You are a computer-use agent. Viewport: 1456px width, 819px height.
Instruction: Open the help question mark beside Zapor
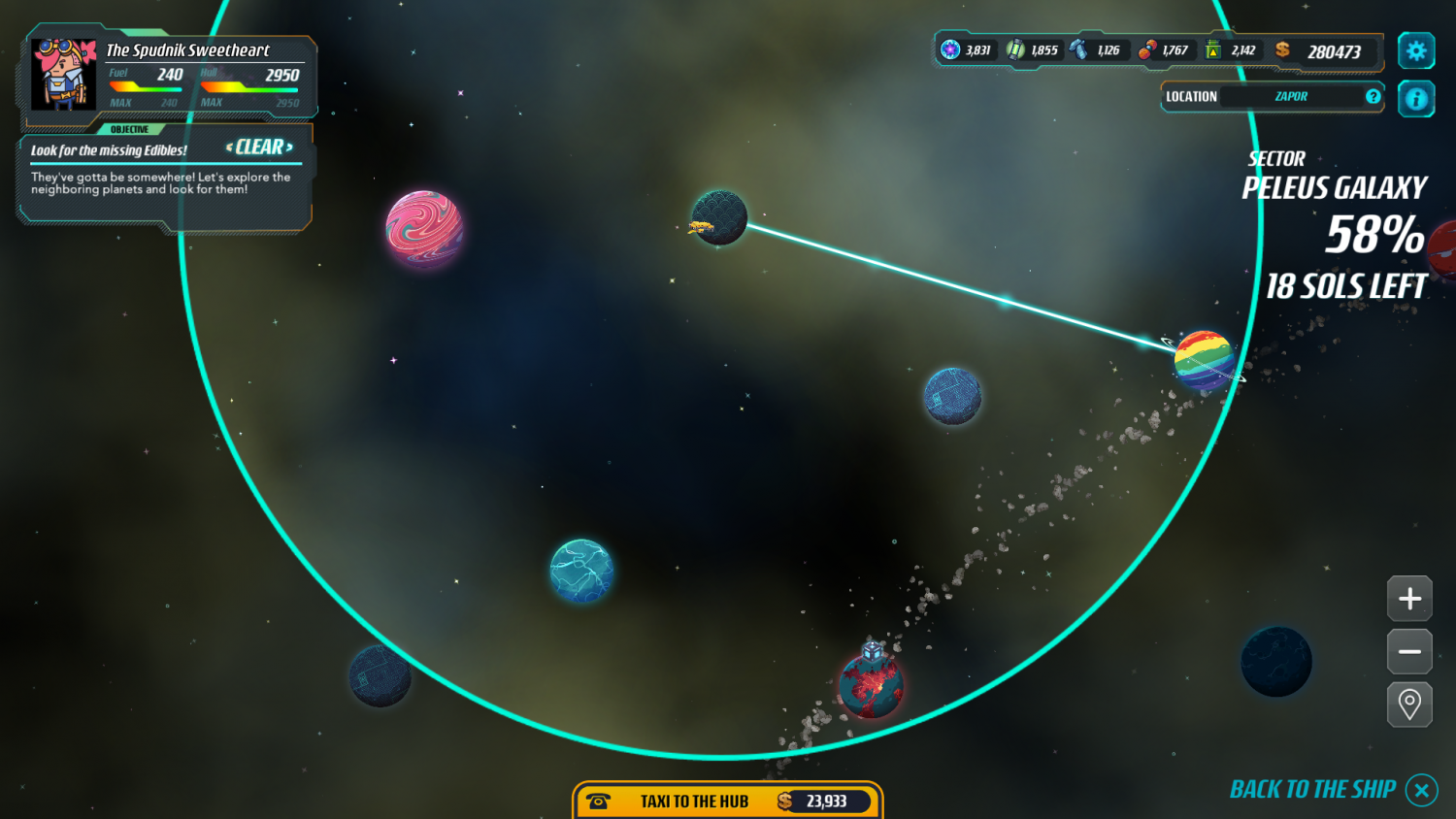(1373, 96)
